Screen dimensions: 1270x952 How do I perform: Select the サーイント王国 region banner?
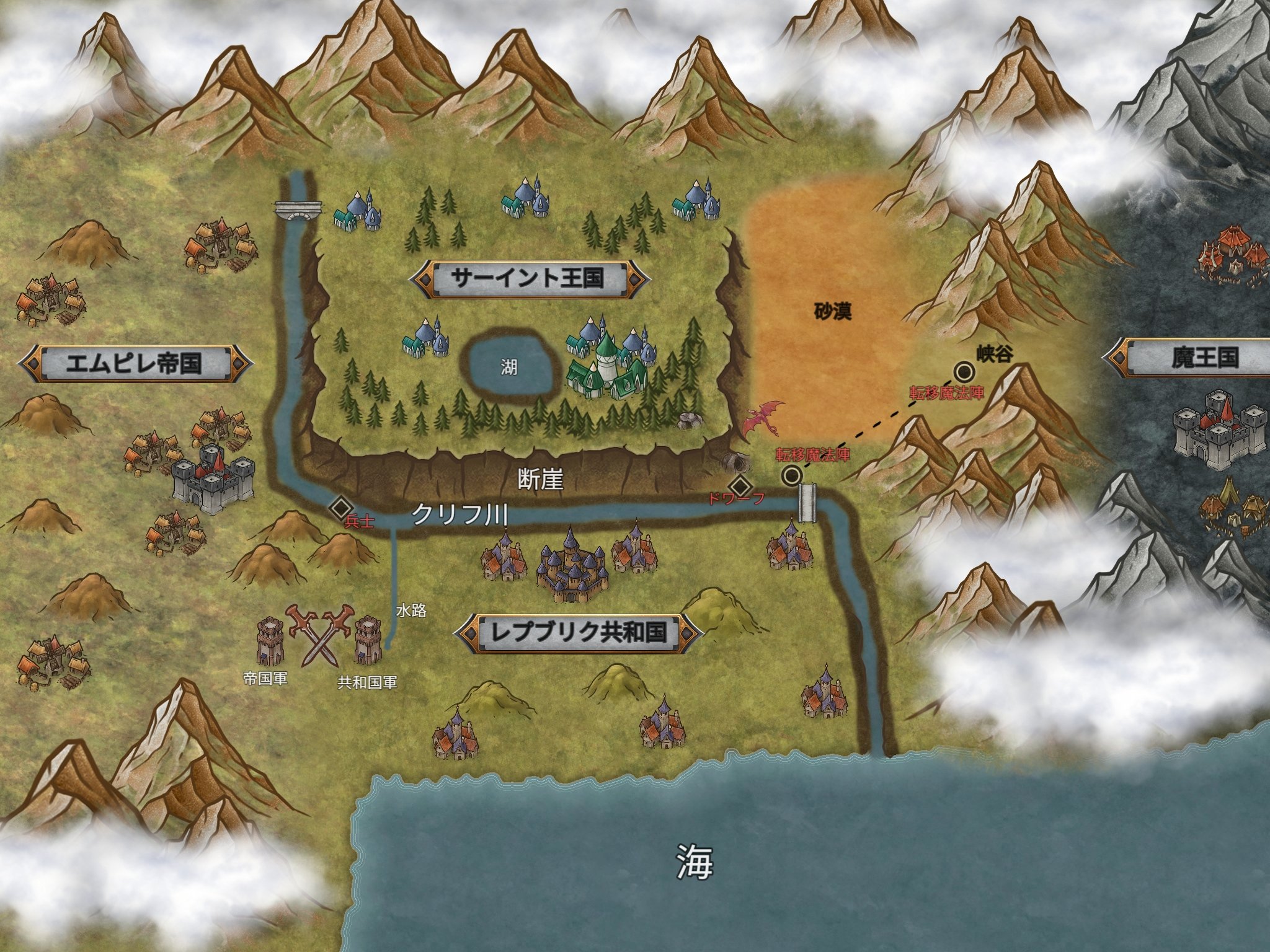(528, 278)
